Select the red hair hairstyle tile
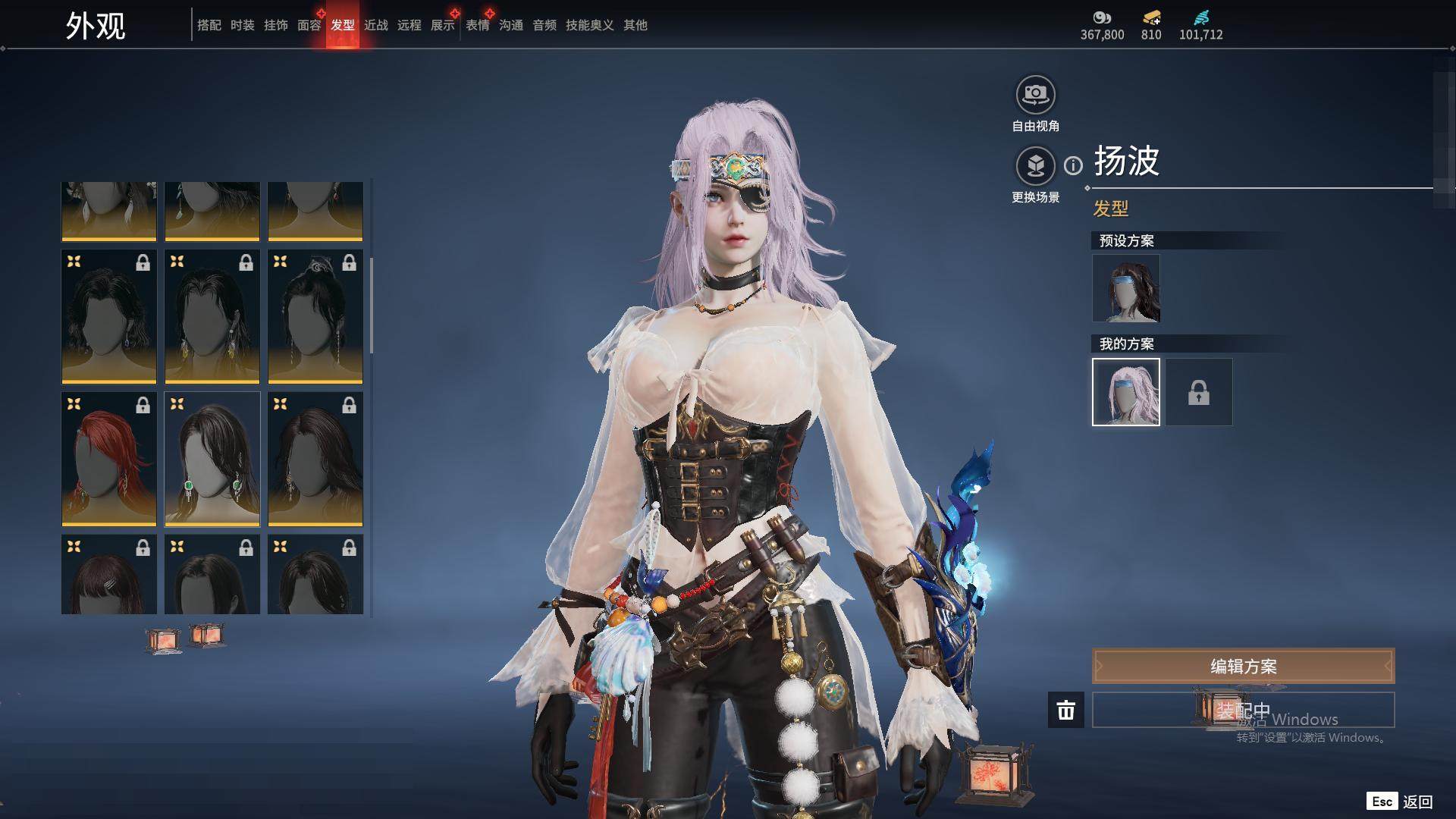Screen dimensions: 1456x819 (x=109, y=459)
